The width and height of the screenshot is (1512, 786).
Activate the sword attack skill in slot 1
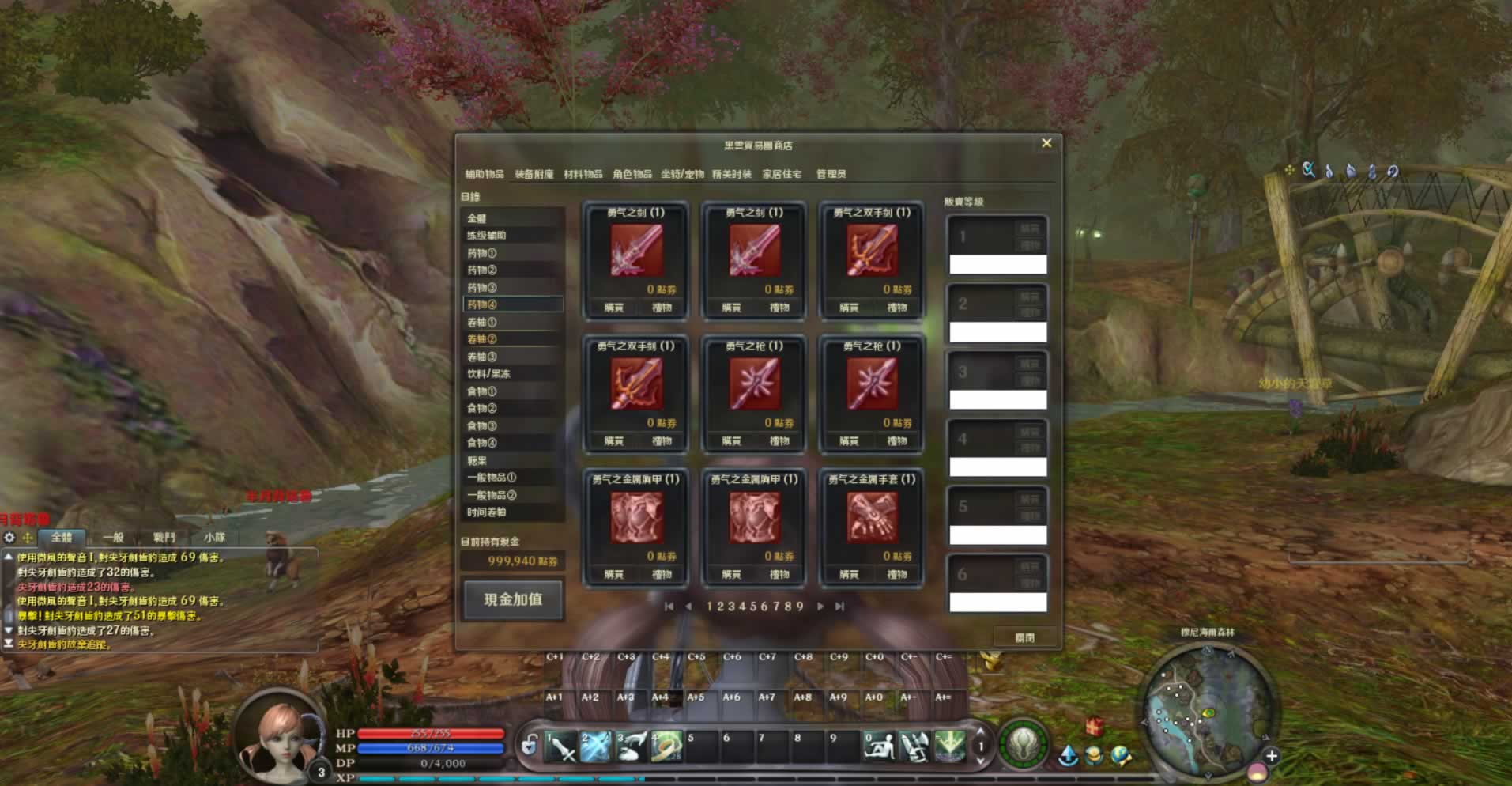pos(561,746)
